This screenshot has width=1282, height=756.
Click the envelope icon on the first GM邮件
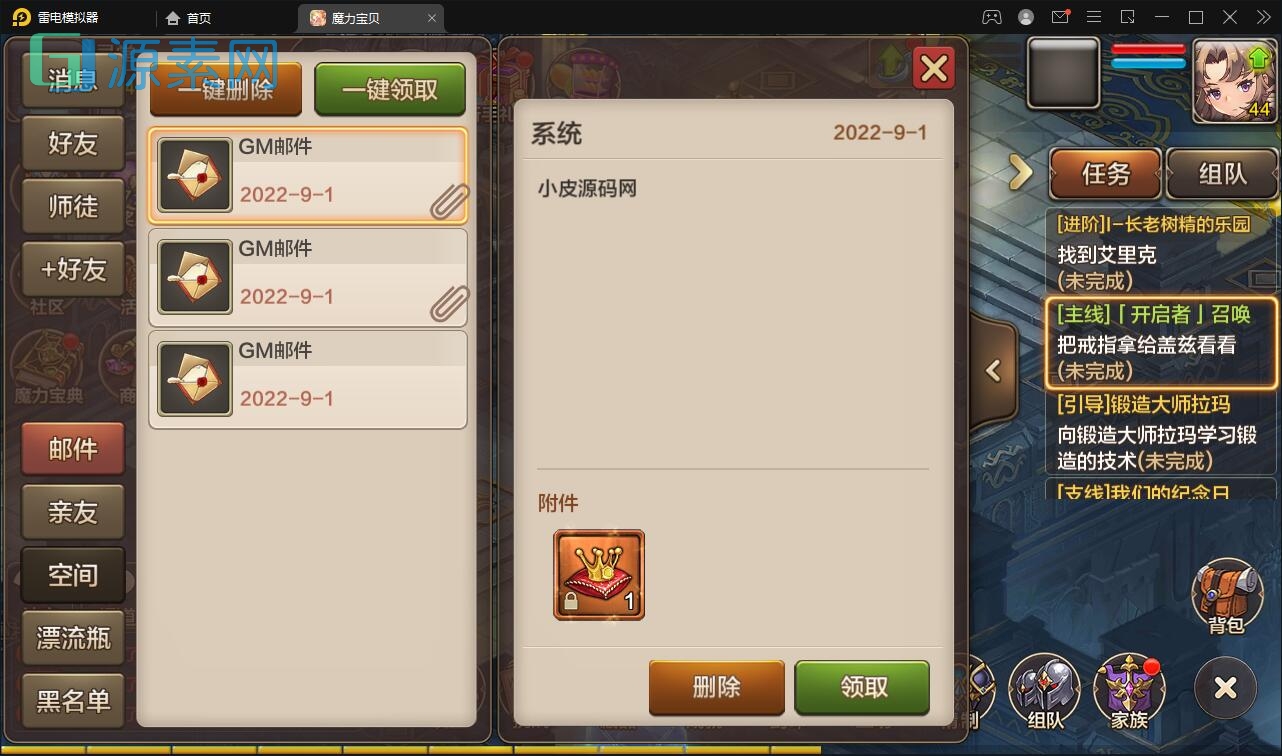click(x=194, y=171)
